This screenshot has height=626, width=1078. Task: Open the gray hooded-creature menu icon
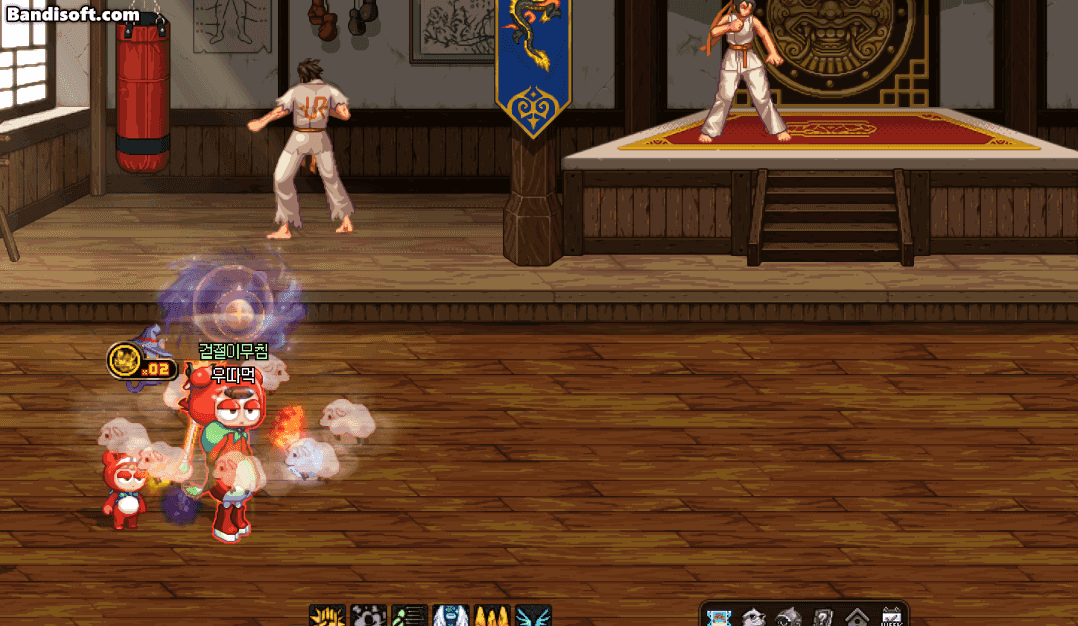tap(788, 617)
